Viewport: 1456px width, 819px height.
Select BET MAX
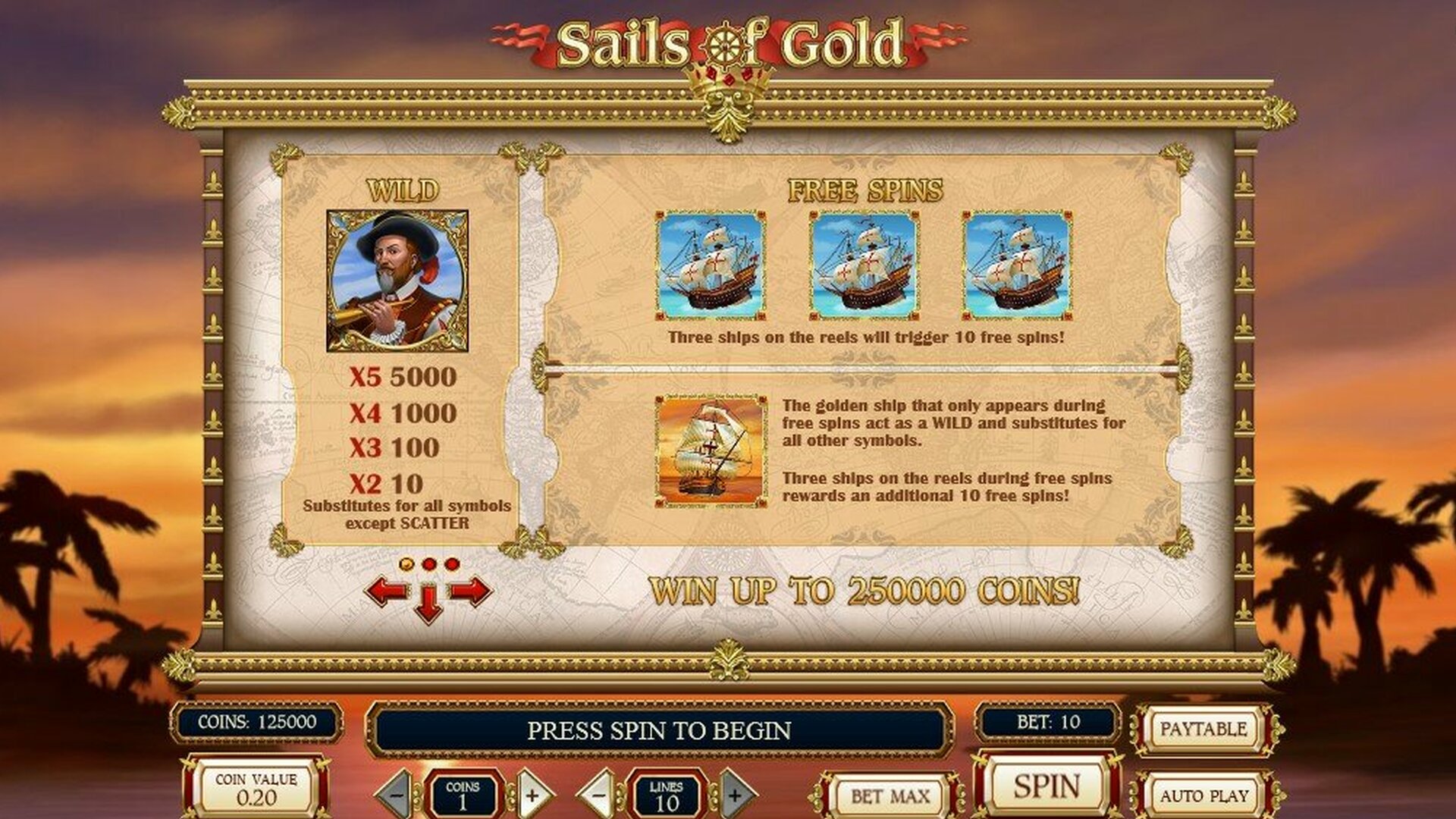pyautogui.click(x=890, y=796)
